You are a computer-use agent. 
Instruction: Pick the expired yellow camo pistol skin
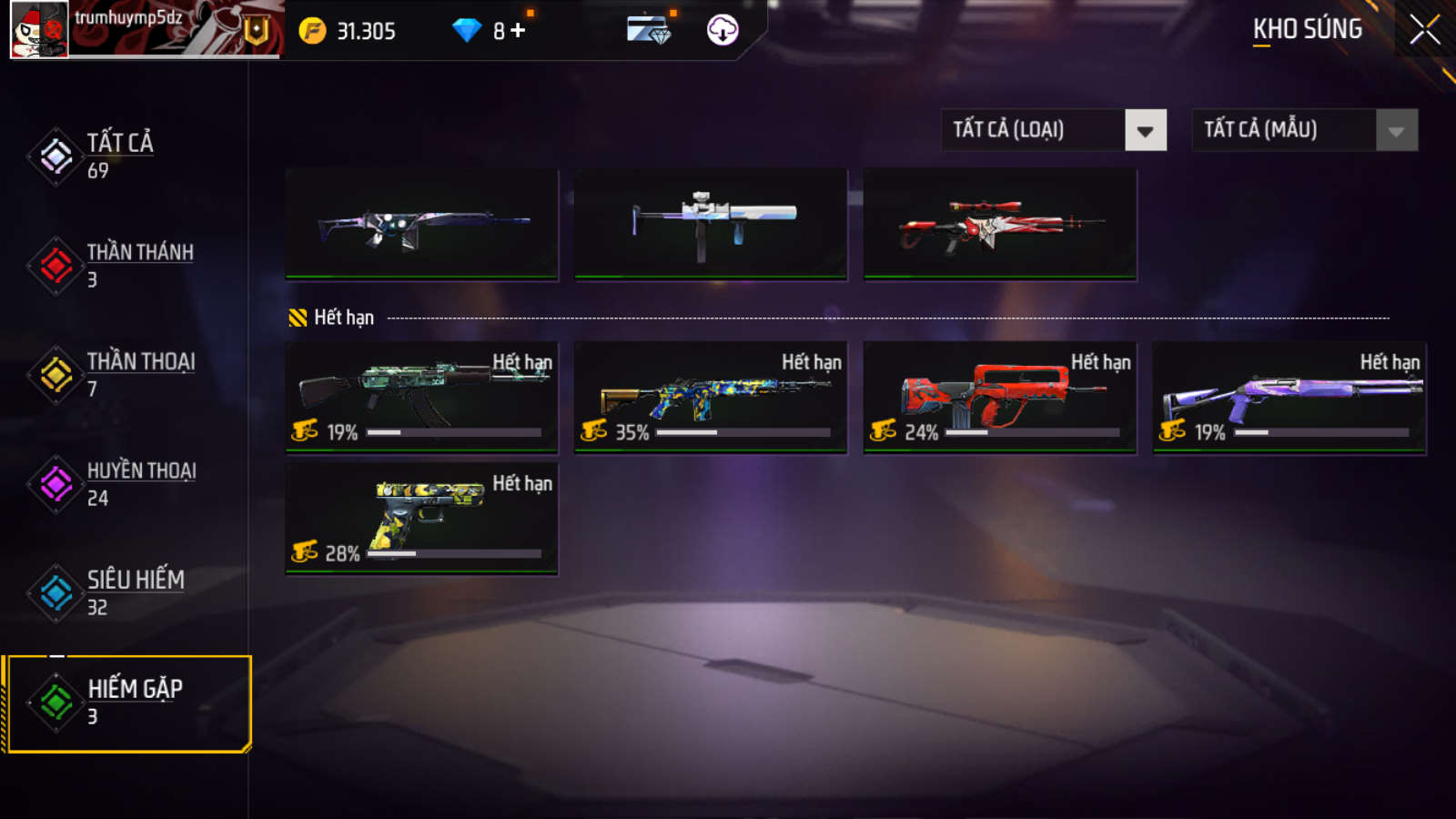[421, 518]
